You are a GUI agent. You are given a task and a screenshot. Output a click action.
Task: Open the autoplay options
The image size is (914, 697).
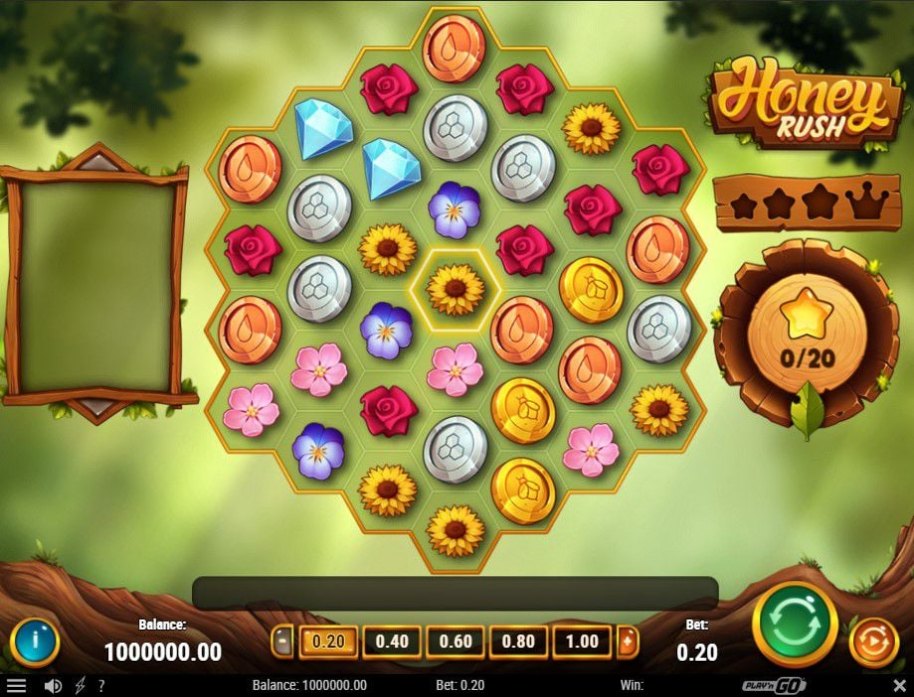873,643
